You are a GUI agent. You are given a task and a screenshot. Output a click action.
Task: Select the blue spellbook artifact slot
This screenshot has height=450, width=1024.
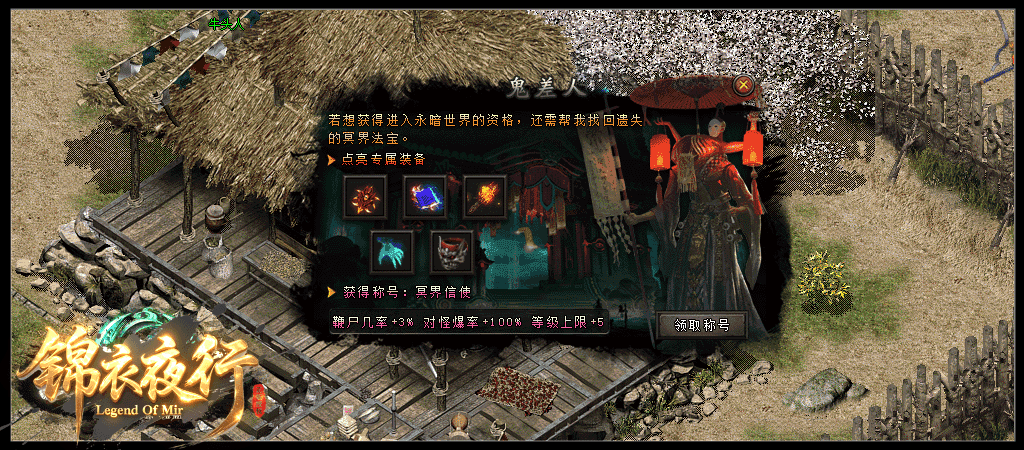424,196
